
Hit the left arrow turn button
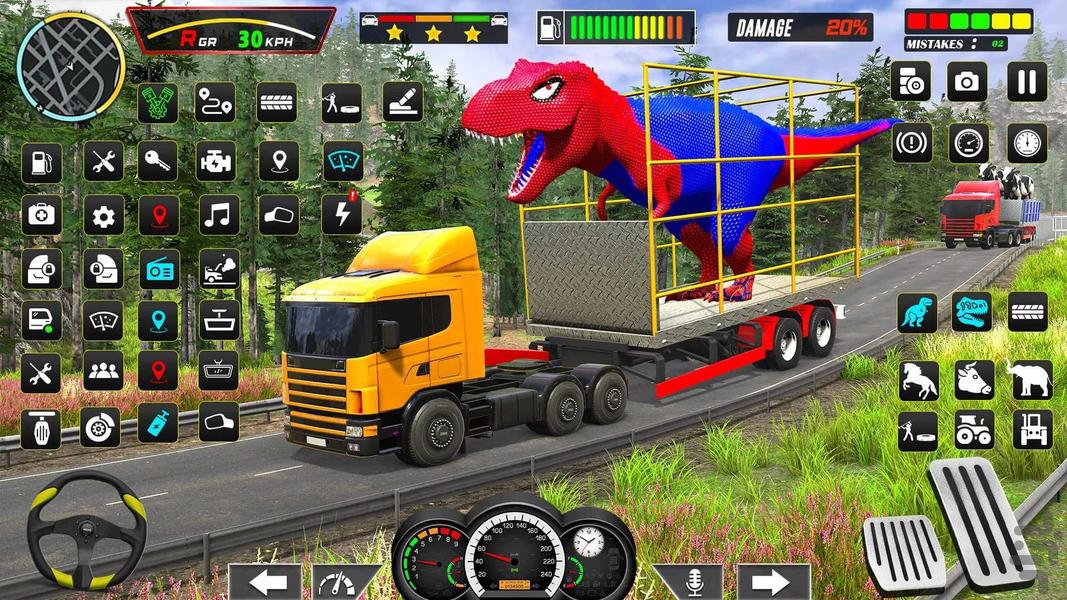[x=265, y=582]
